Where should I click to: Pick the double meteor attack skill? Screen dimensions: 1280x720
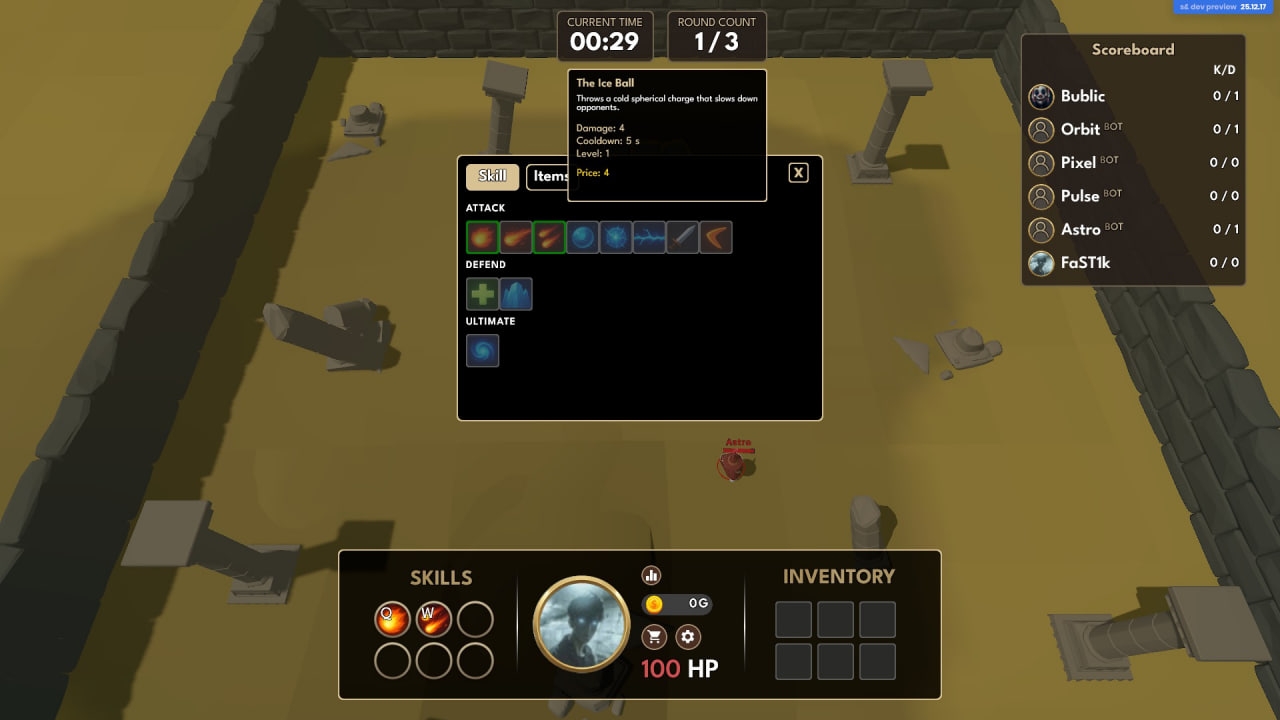point(549,238)
